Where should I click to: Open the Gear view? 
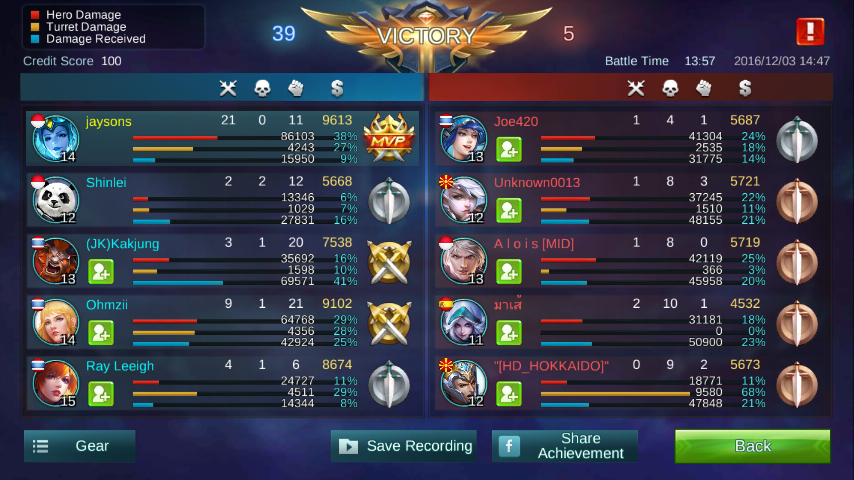(x=79, y=446)
